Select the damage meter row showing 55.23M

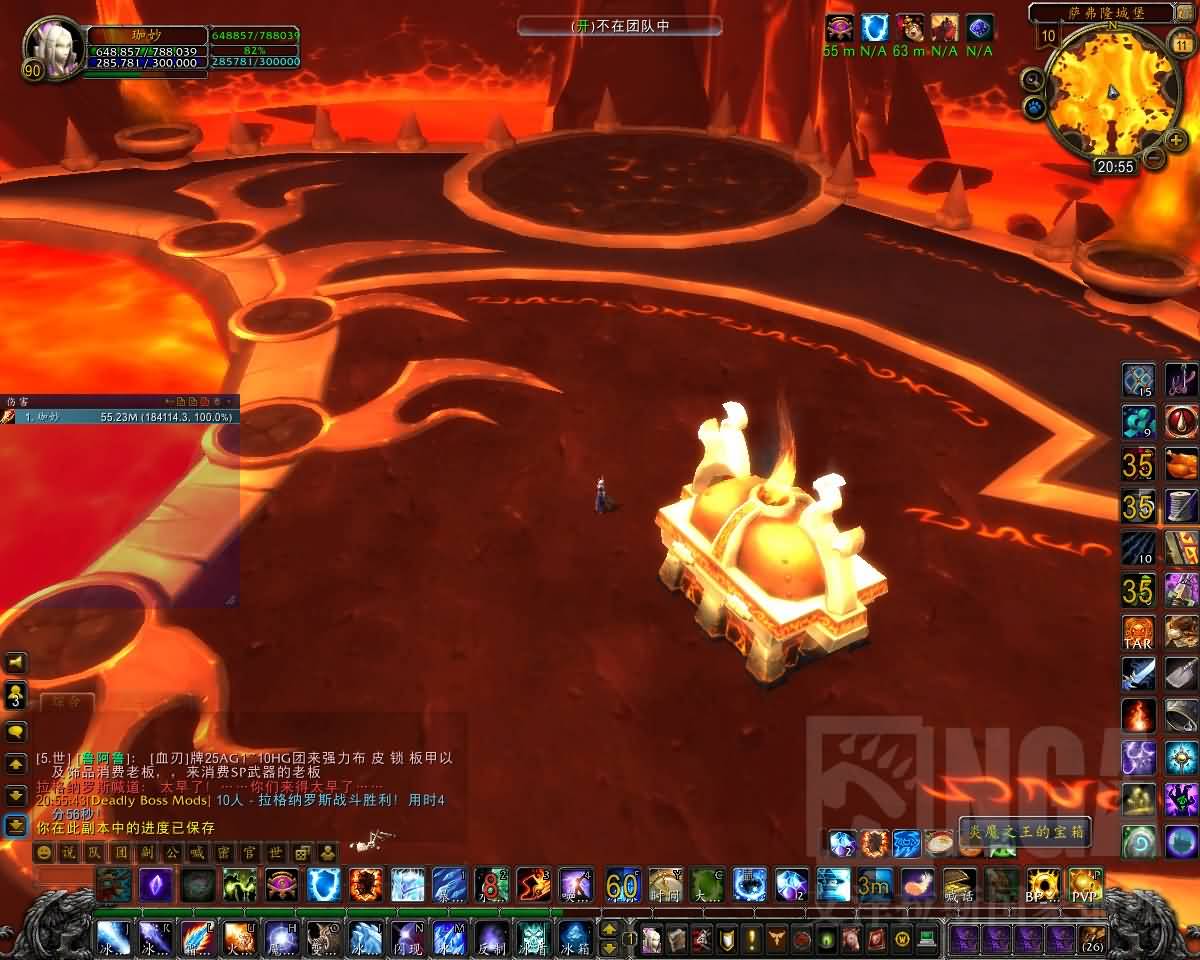pyautogui.click(x=120, y=416)
